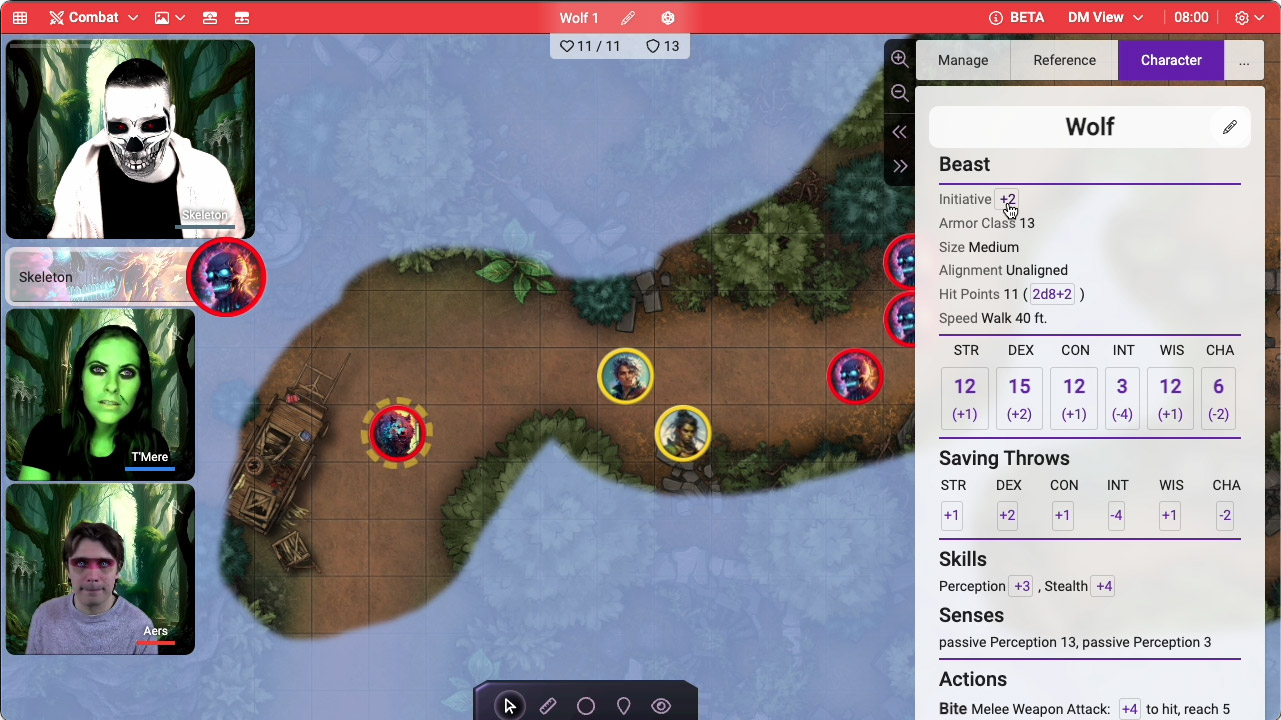
Task: Choose the ruler measuring tool
Action: [x=548, y=706]
